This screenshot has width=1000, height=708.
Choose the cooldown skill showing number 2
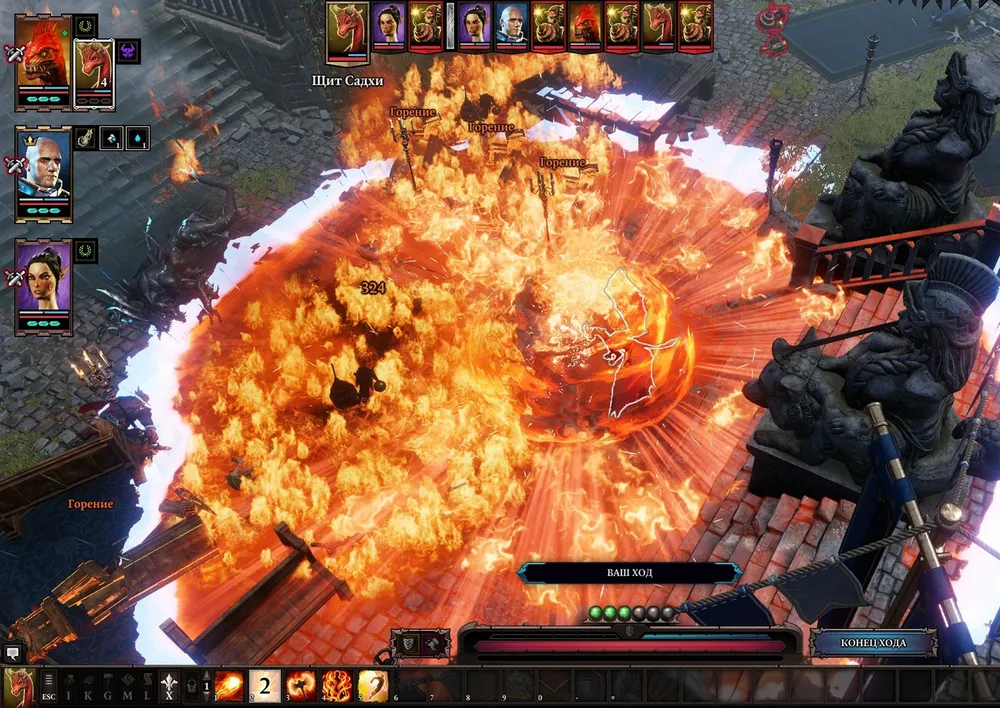[265, 687]
